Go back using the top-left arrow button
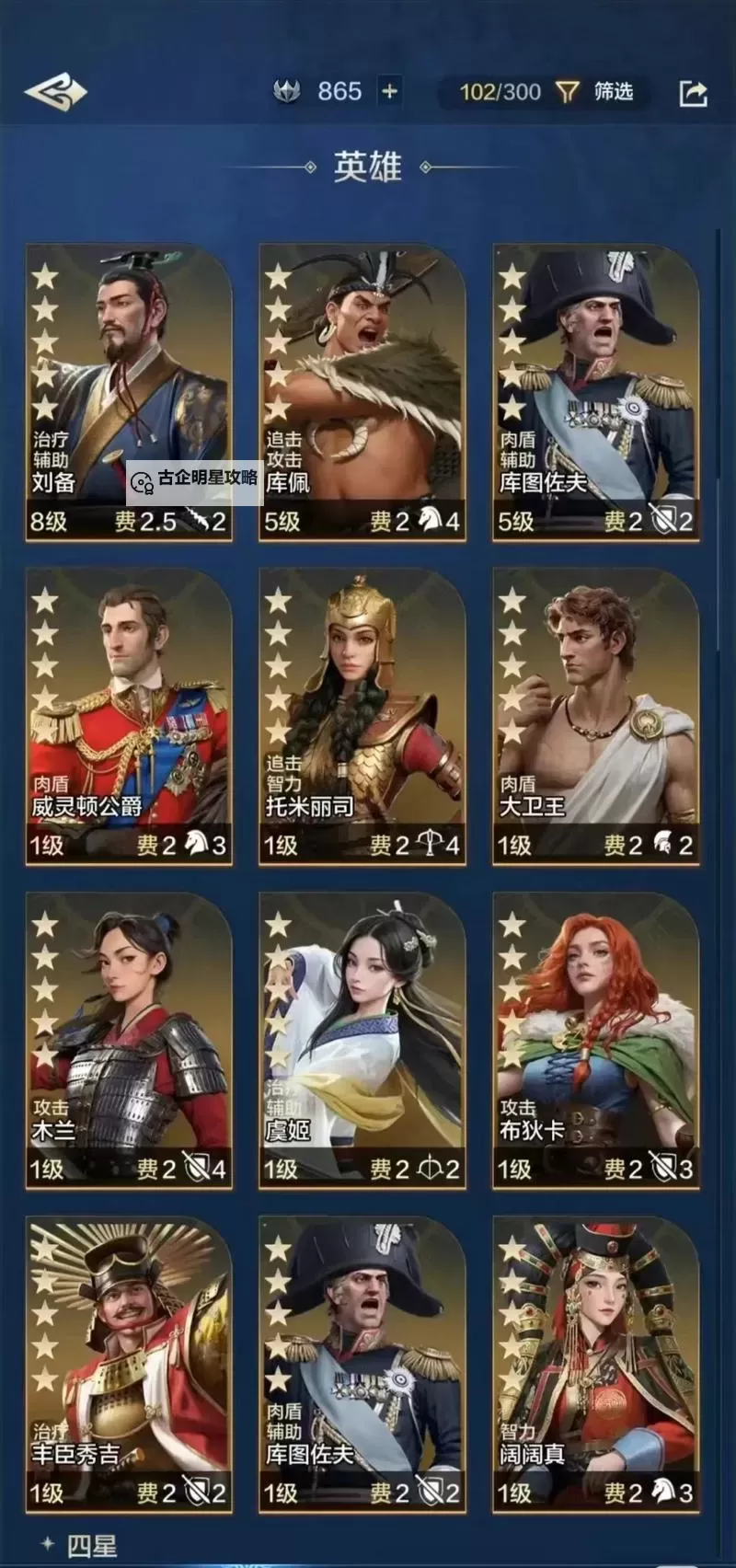Screen dimensions: 736x1568 (x=55, y=92)
